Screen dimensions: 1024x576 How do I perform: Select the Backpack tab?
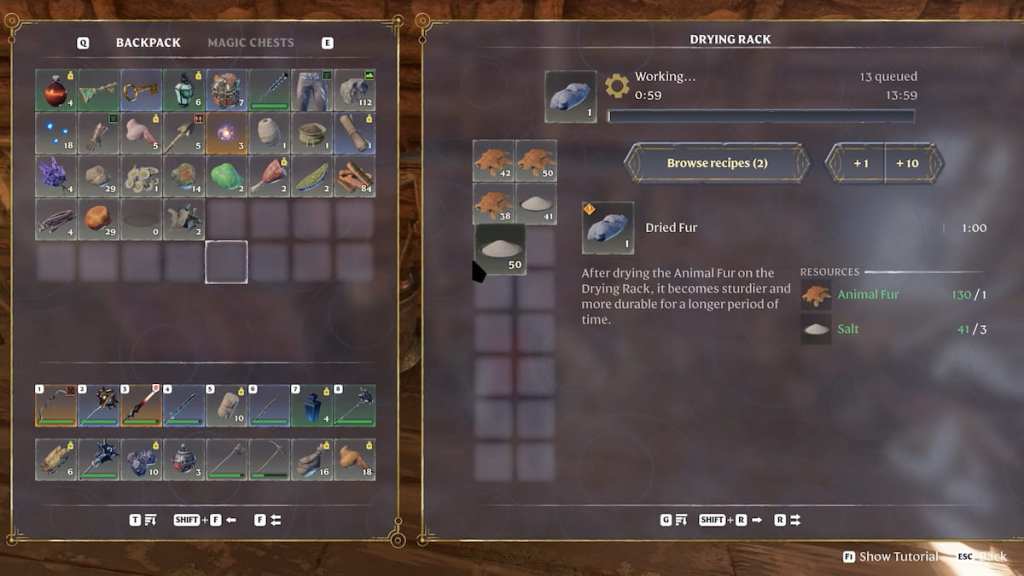coord(148,43)
